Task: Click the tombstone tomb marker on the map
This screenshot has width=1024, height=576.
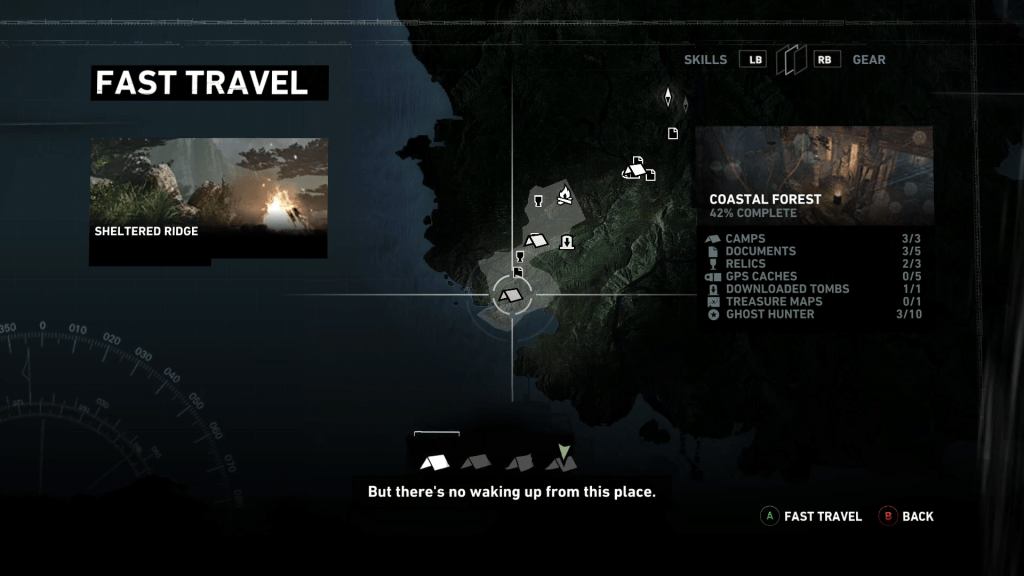Action: tap(567, 241)
